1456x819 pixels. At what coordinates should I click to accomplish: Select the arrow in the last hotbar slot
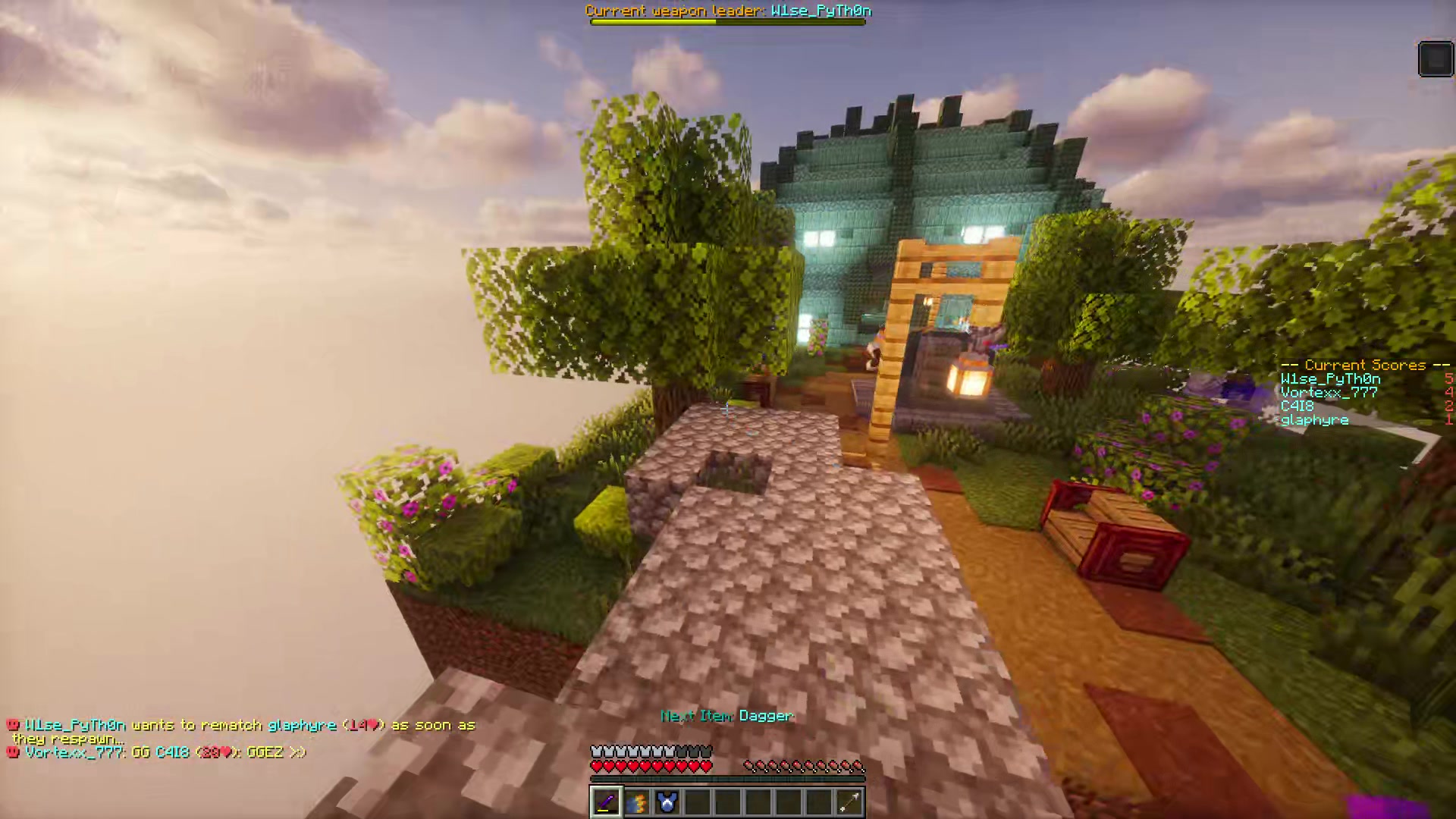tap(848, 802)
